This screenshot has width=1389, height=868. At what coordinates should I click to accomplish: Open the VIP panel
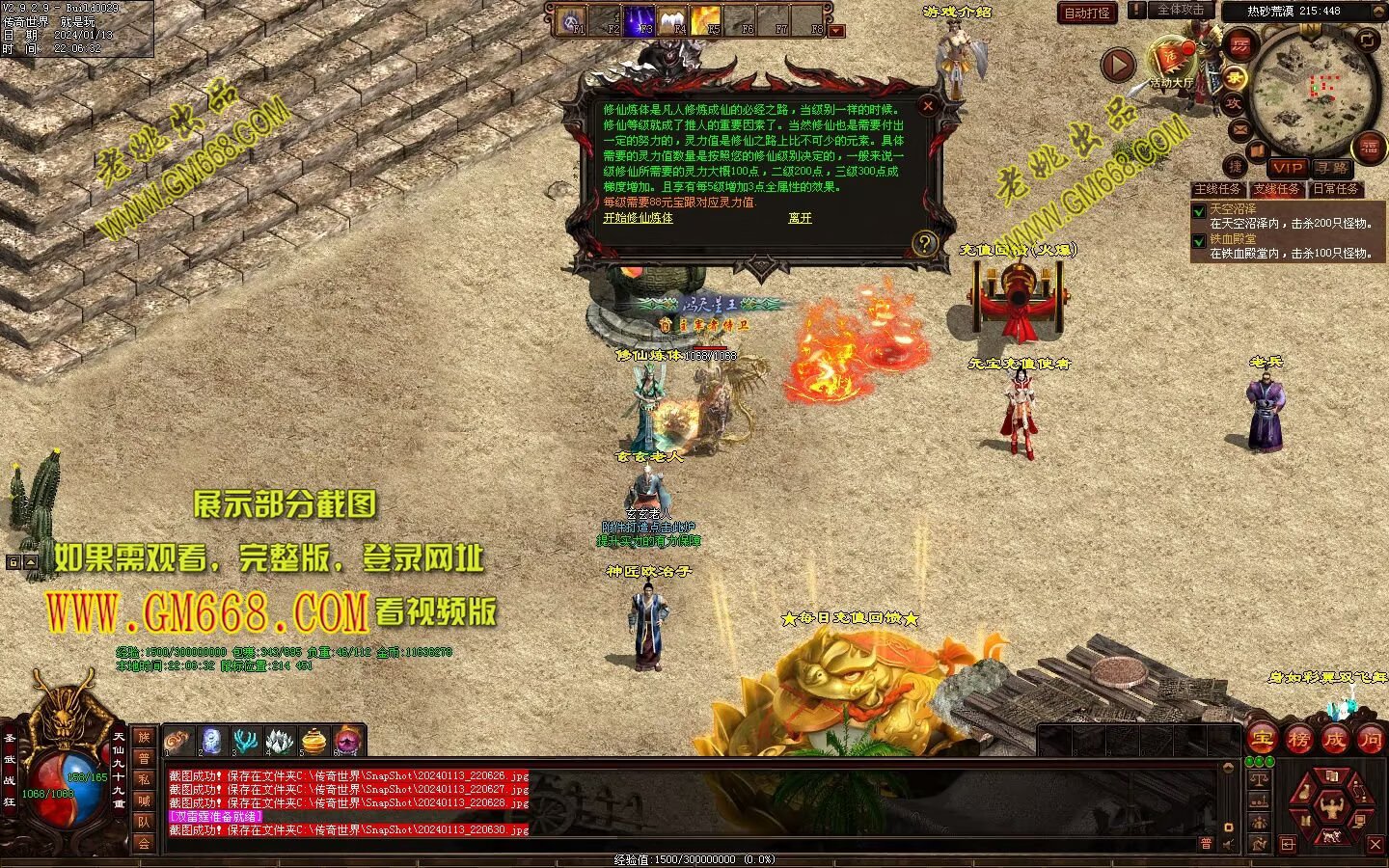[1287, 168]
